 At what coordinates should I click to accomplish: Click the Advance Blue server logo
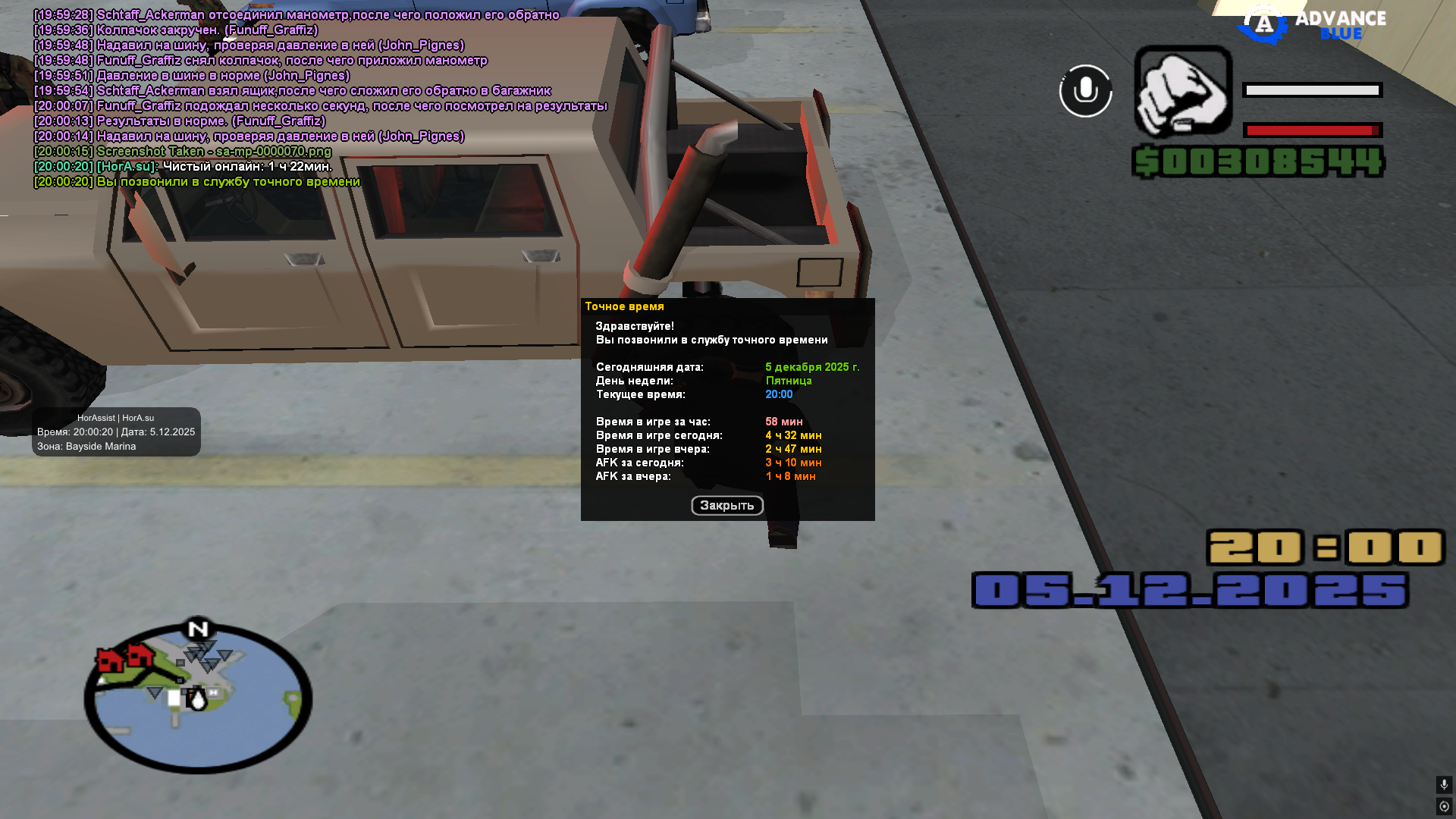coord(1312,24)
